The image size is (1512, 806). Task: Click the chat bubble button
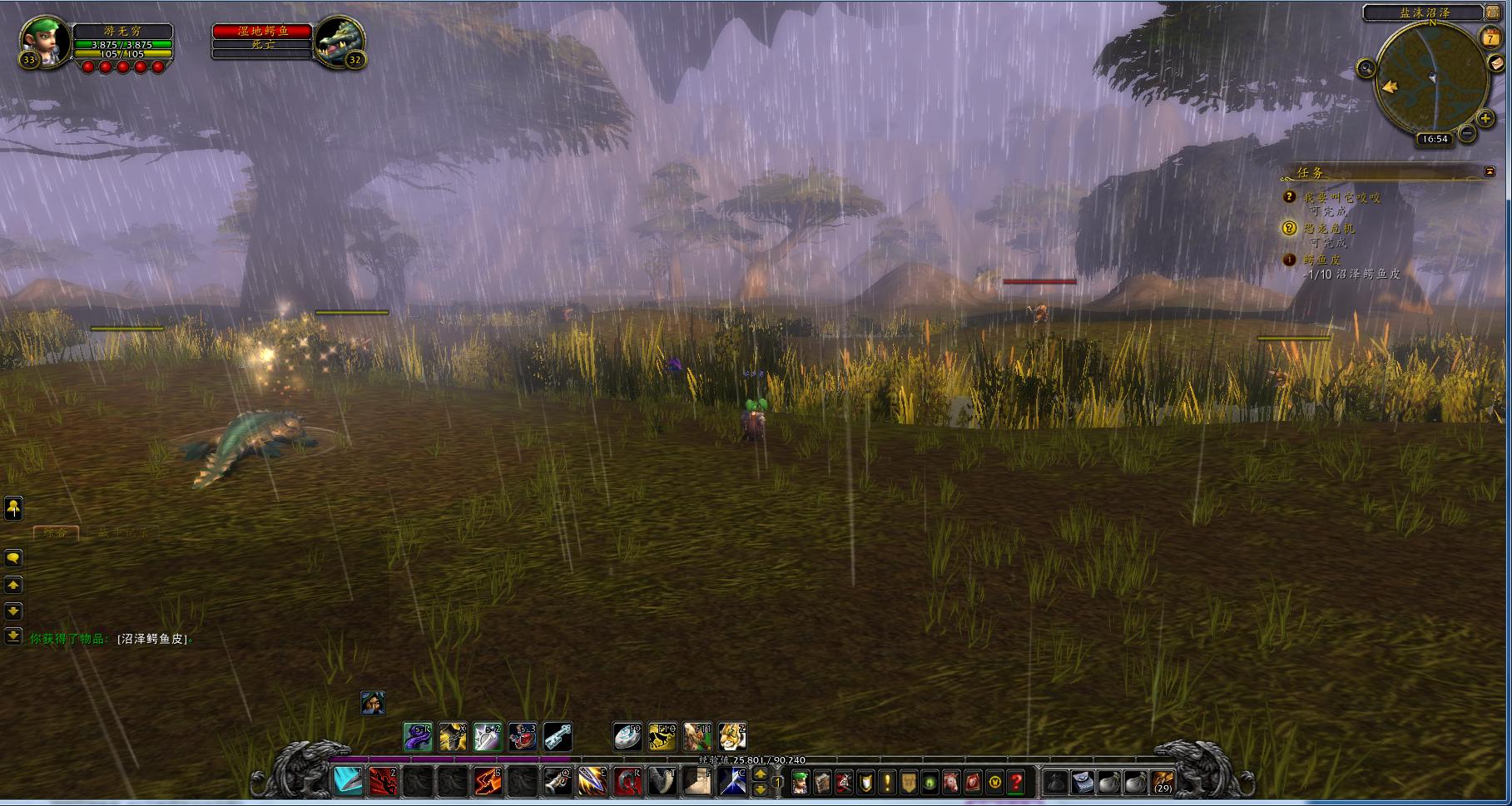pos(13,558)
